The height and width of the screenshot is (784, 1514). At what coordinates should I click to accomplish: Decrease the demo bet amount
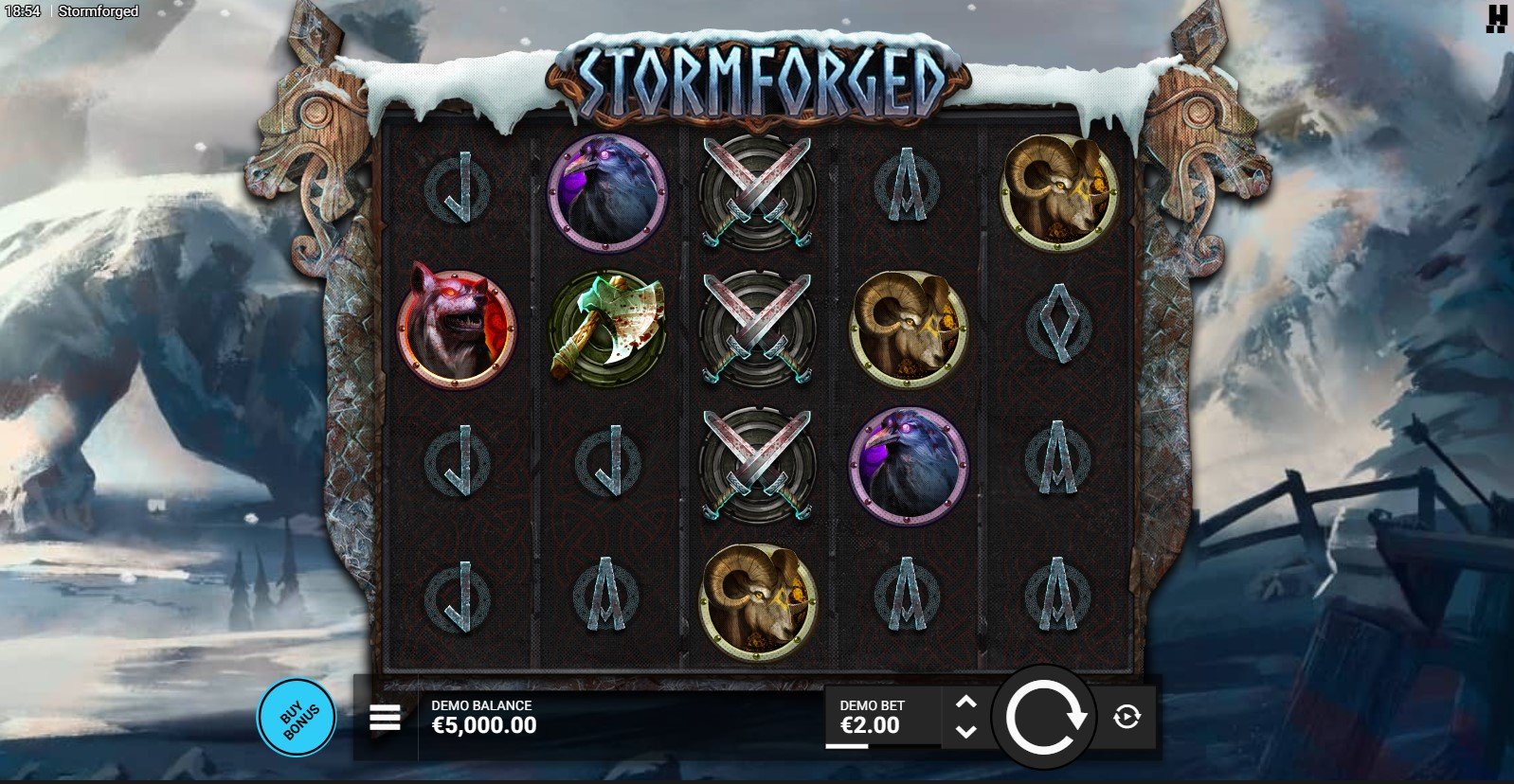tap(965, 732)
